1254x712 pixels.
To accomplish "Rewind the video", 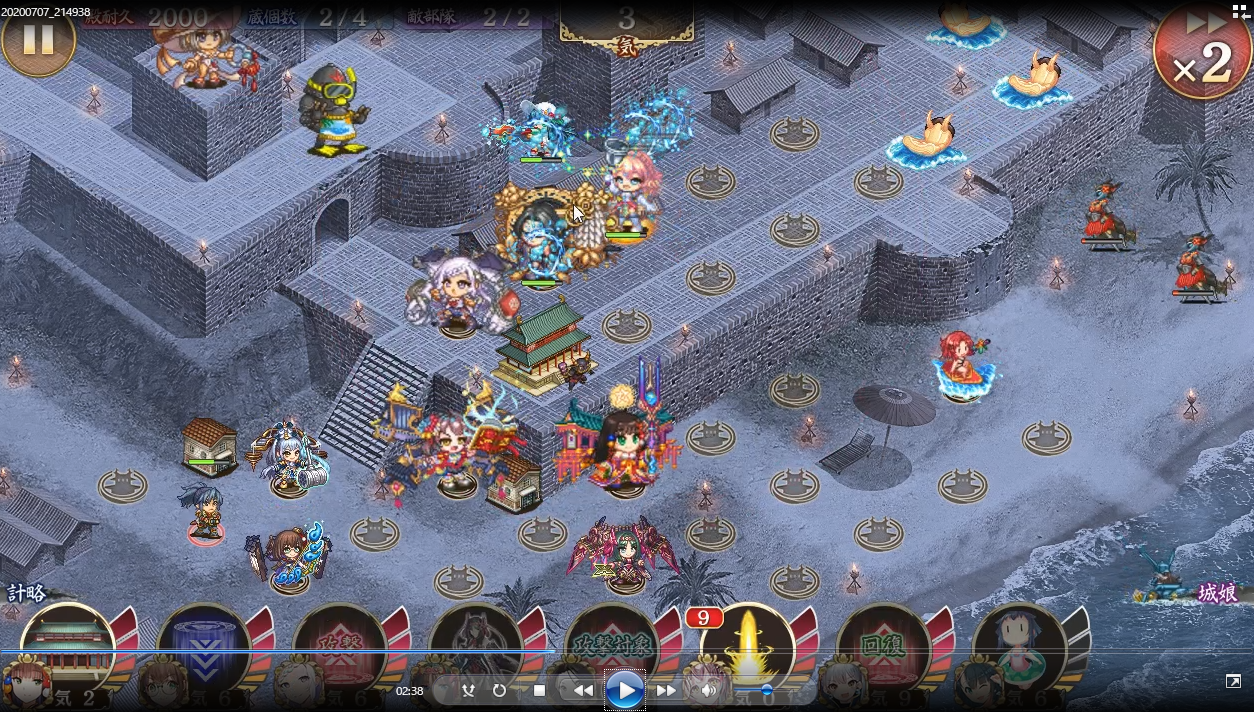I will point(583,690).
